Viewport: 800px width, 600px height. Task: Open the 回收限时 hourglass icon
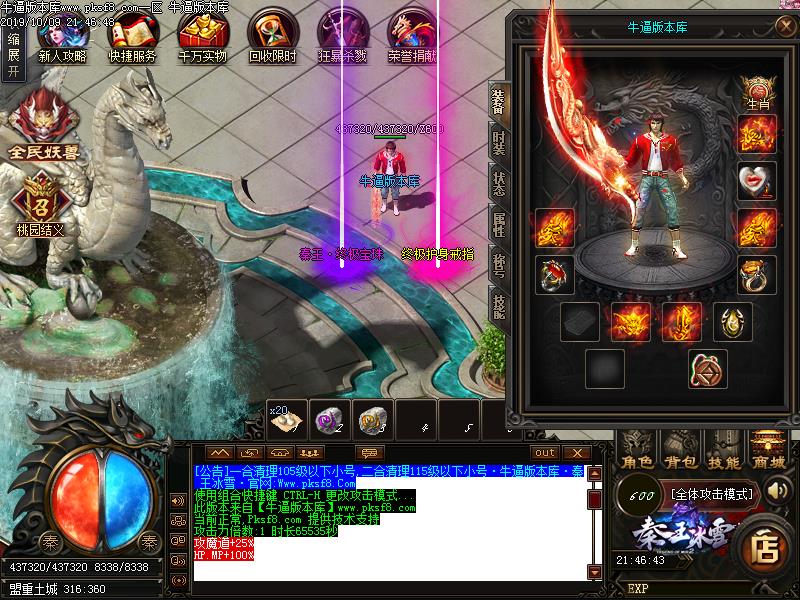tap(272, 36)
